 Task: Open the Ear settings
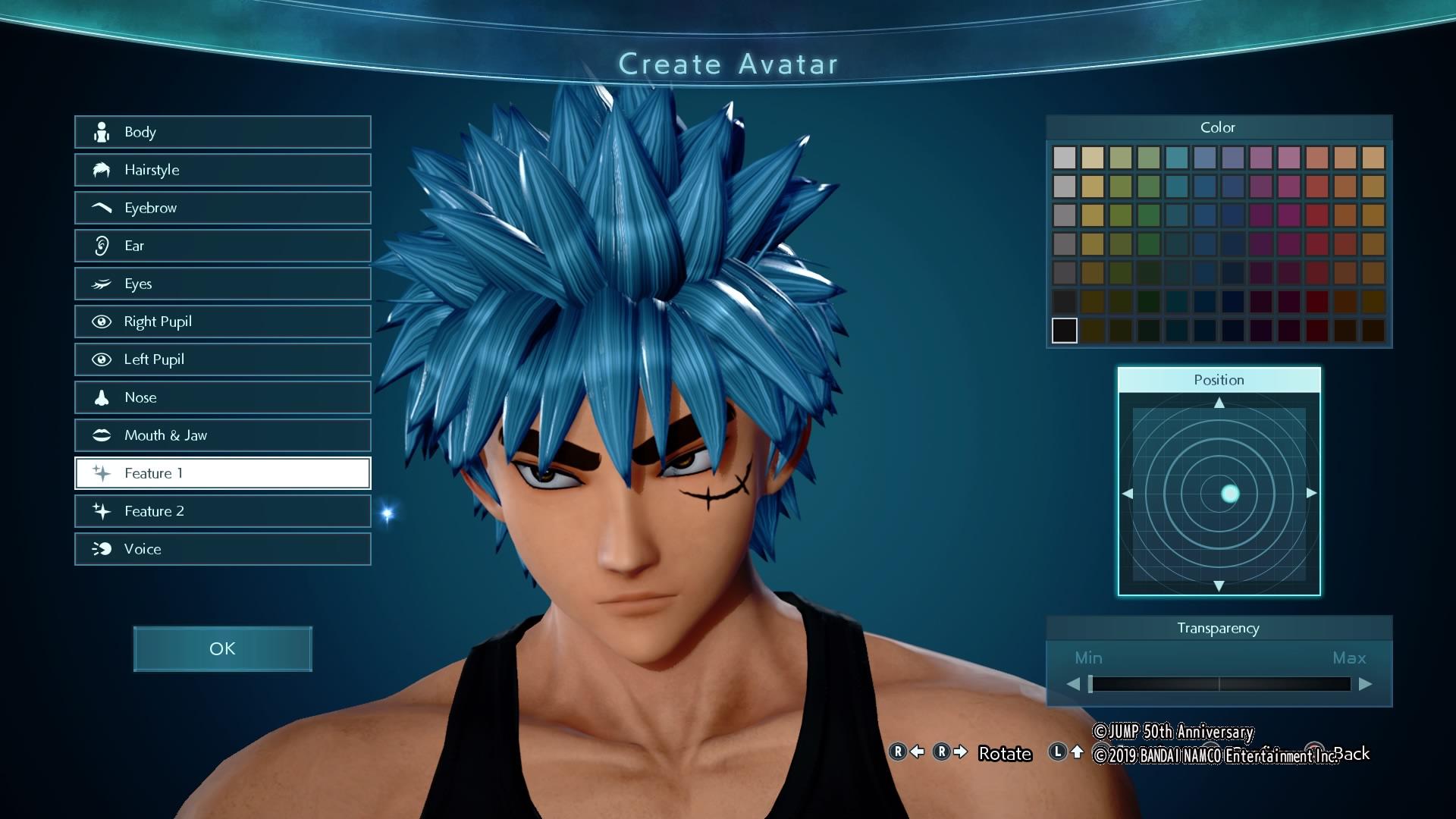pyautogui.click(x=222, y=246)
